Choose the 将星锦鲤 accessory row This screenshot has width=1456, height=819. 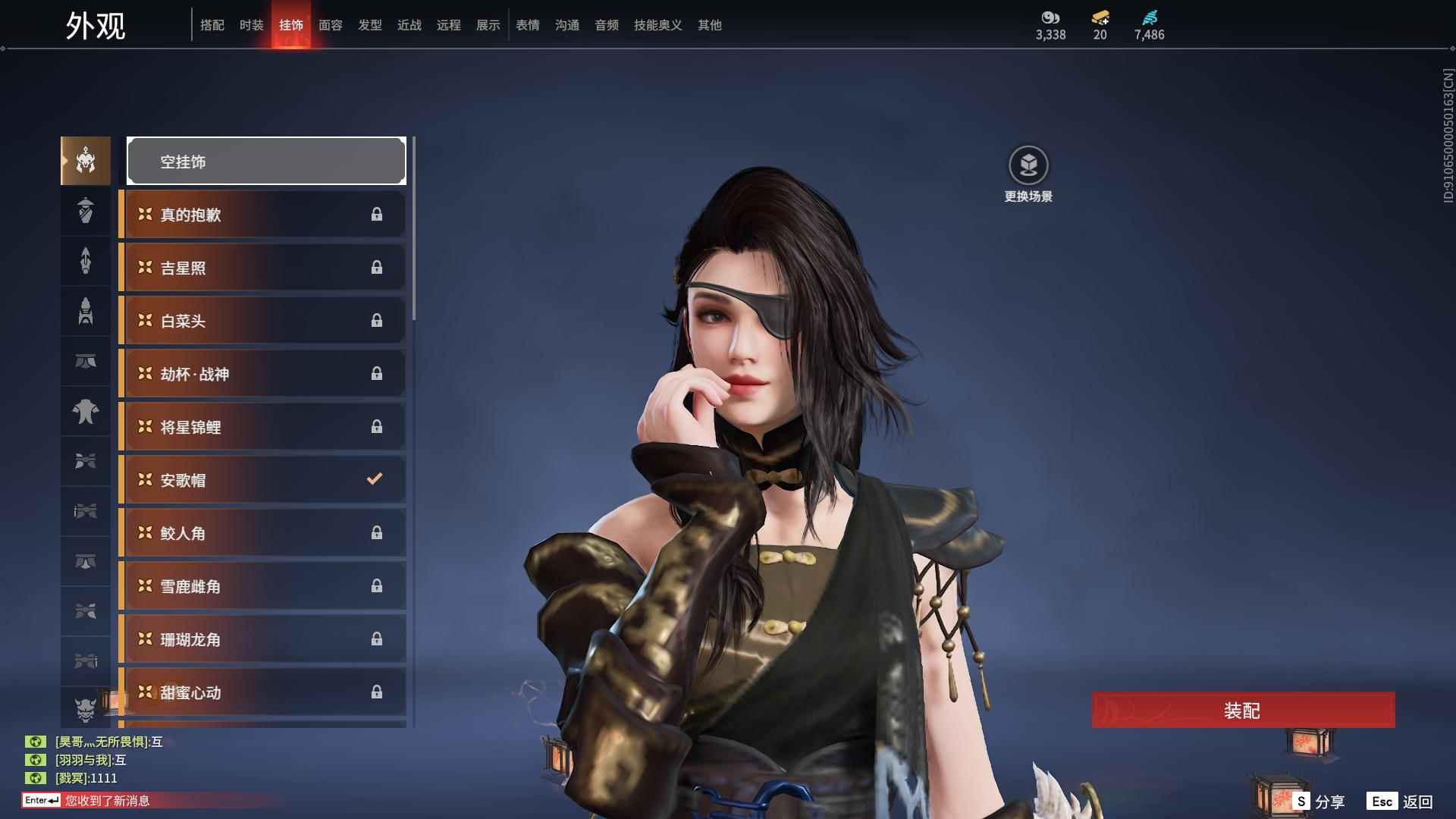coord(263,427)
